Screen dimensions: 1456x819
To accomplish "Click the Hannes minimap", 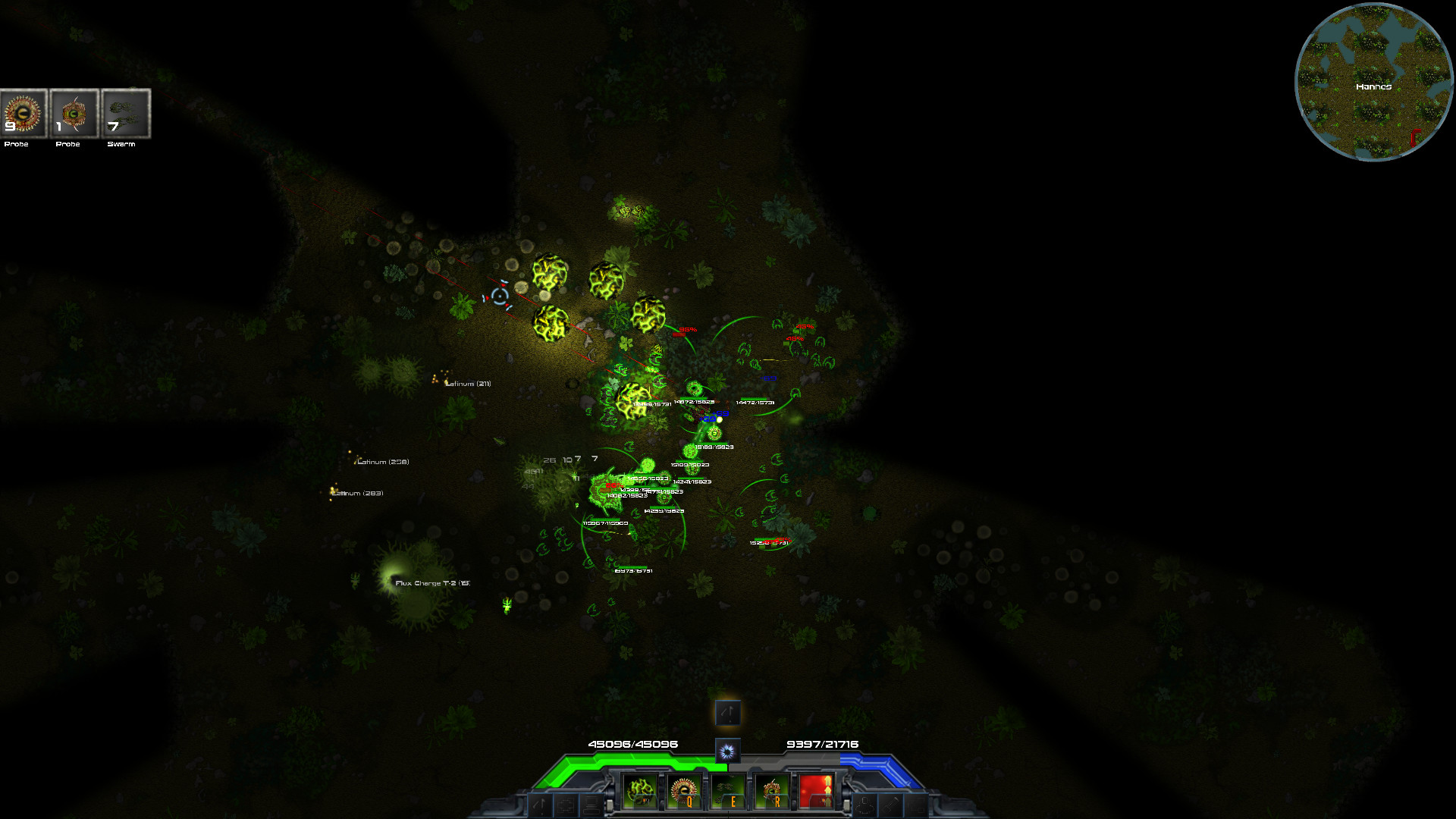I will pos(1373,83).
